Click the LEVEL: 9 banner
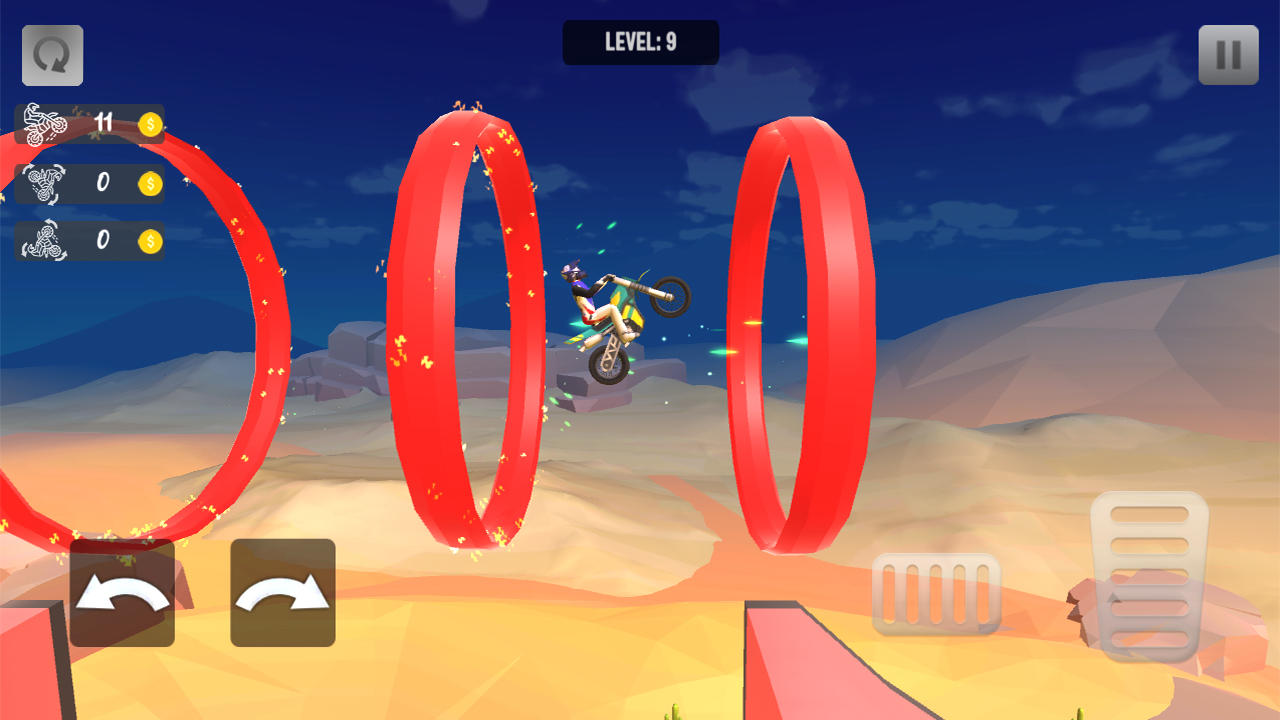The image size is (1280, 720). tap(640, 42)
